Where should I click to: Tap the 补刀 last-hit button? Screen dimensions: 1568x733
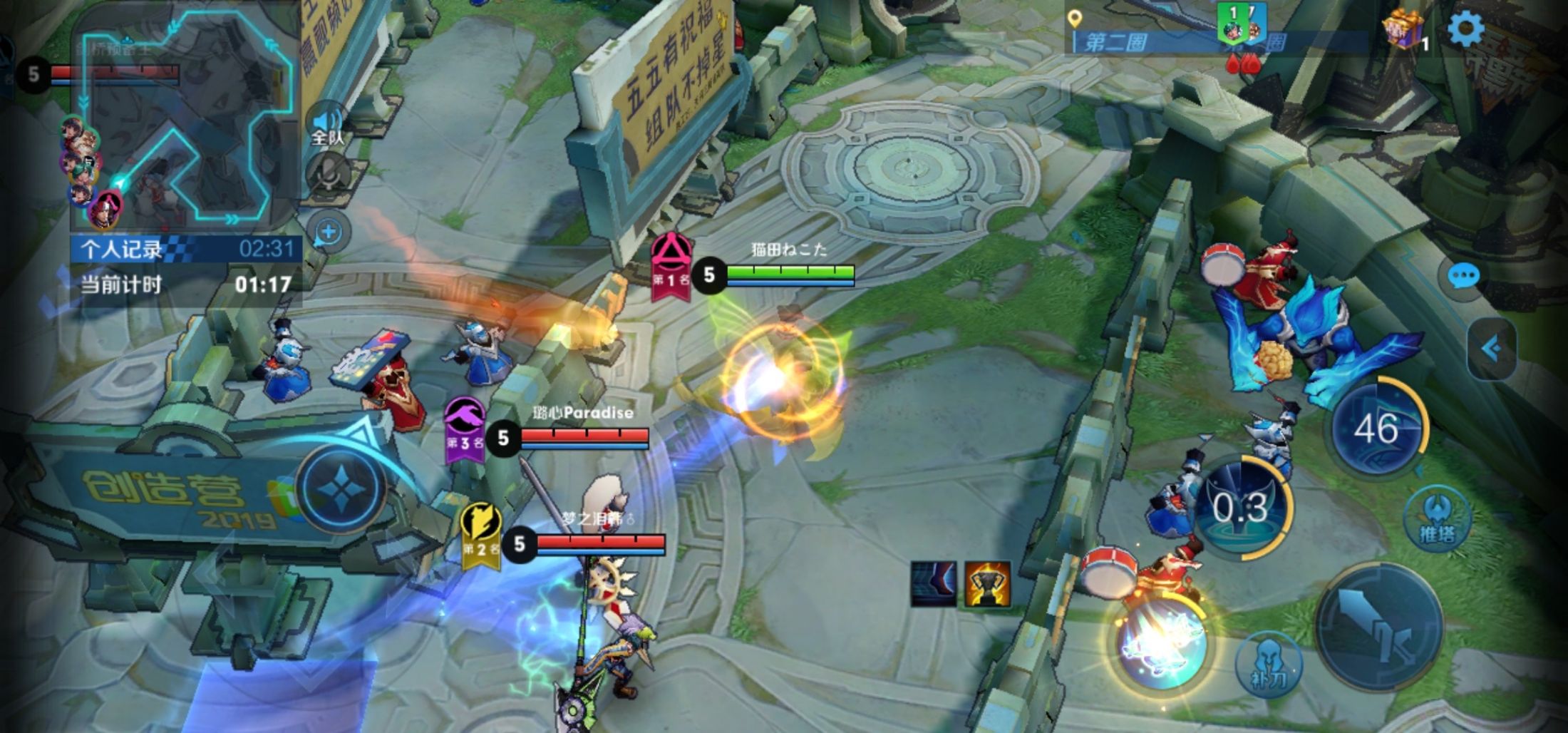(1268, 665)
